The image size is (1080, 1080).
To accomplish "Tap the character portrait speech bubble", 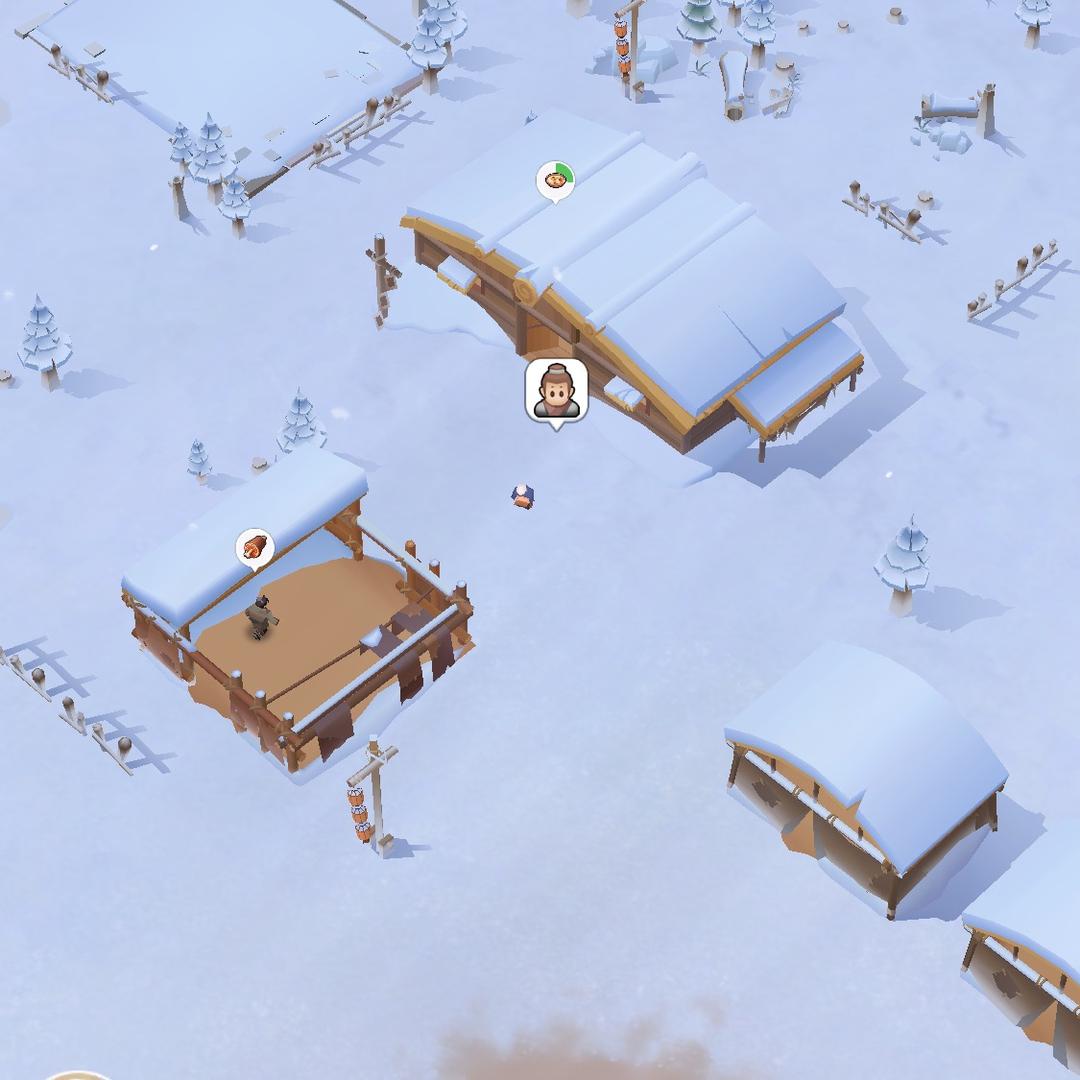I will (556, 390).
